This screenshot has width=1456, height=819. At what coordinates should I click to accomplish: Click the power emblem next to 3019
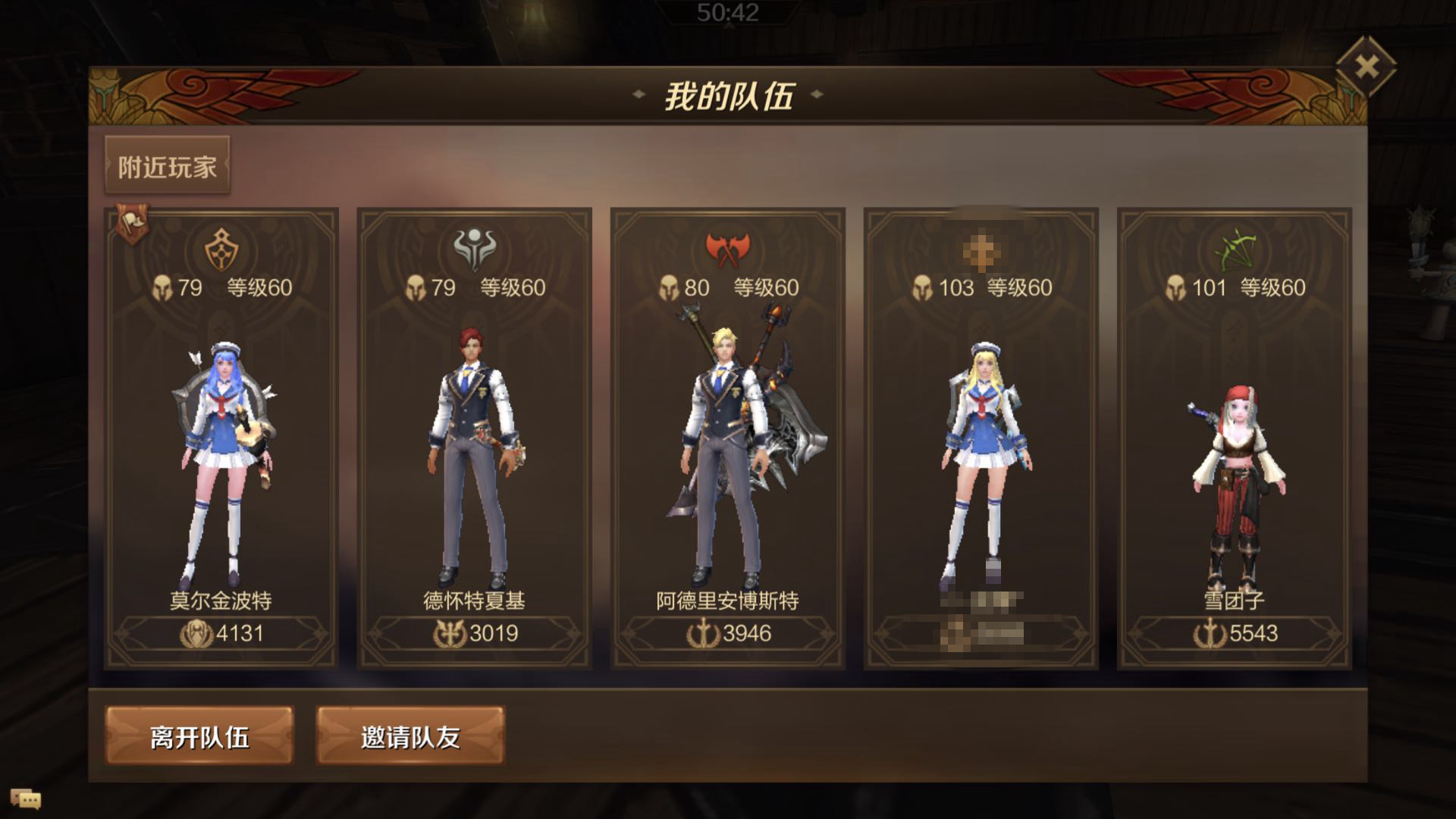pos(451,635)
